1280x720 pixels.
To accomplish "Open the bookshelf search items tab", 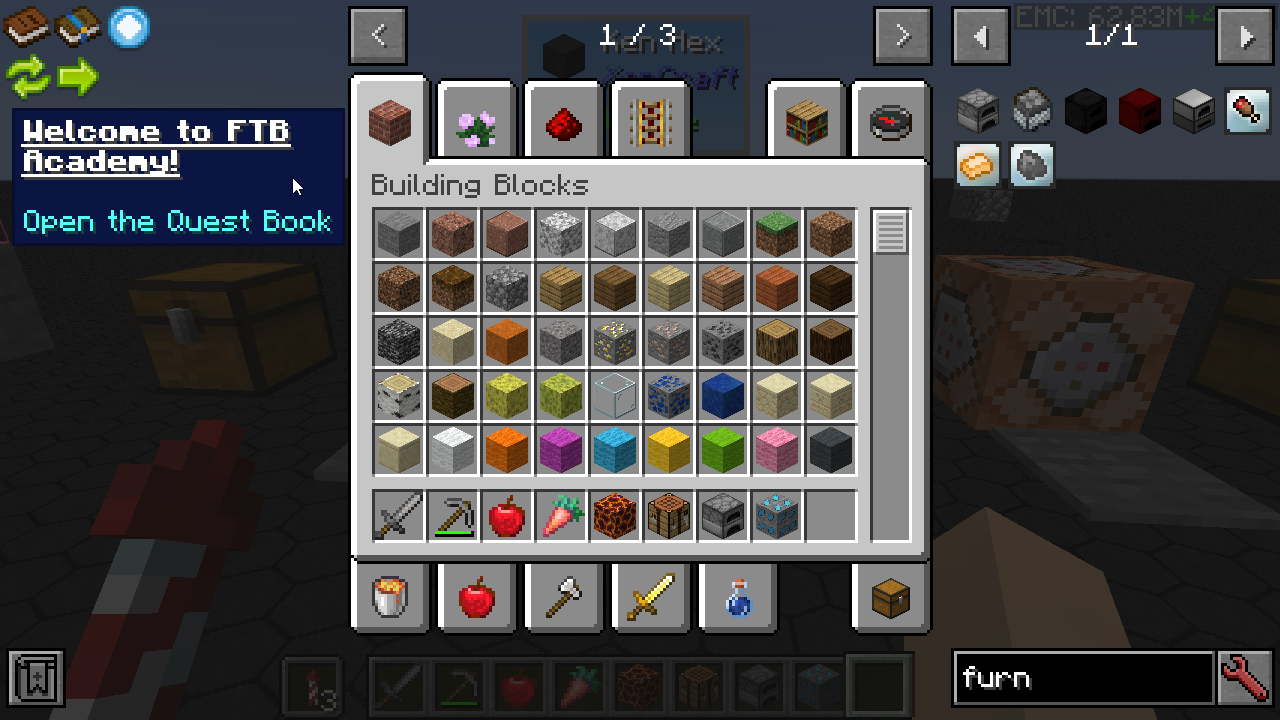I will pos(805,123).
